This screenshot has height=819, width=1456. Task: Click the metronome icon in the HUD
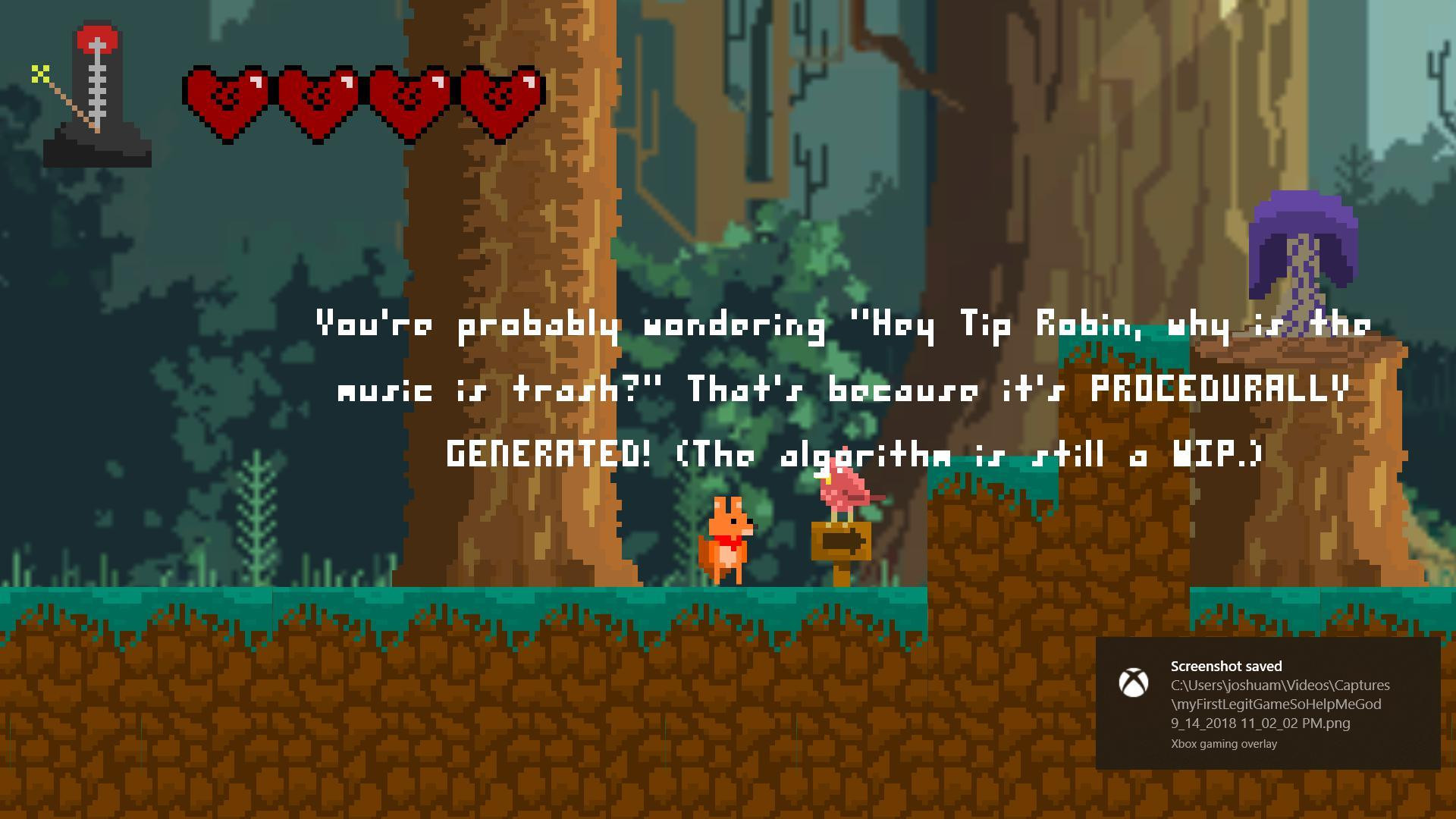tap(96, 96)
